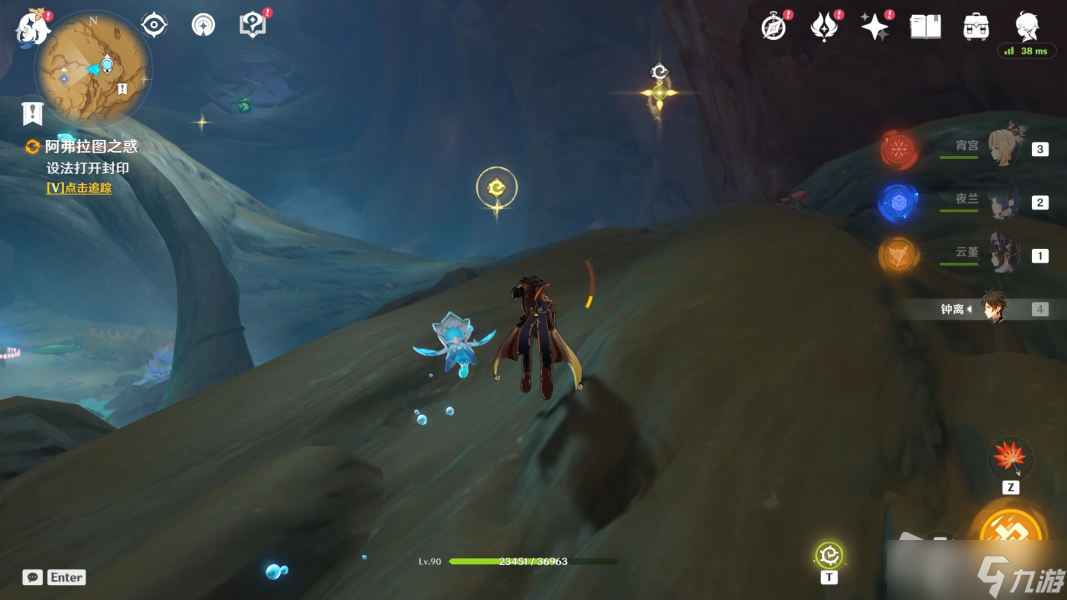The width and height of the screenshot is (1067, 600).
Task: Open the inventory bag icon
Action: pos(976,27)
